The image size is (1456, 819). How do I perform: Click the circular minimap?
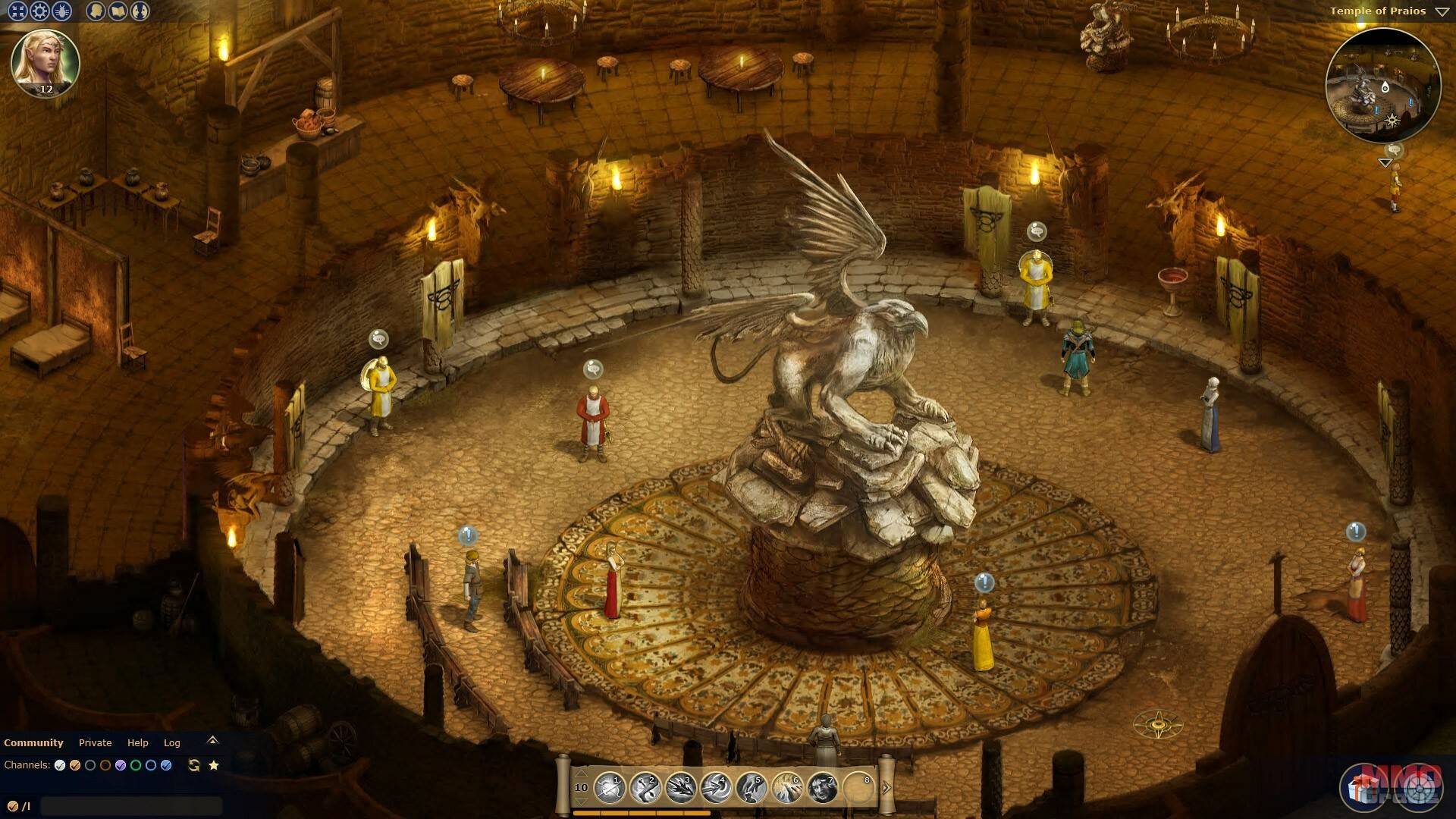[x=1382, y=86]
